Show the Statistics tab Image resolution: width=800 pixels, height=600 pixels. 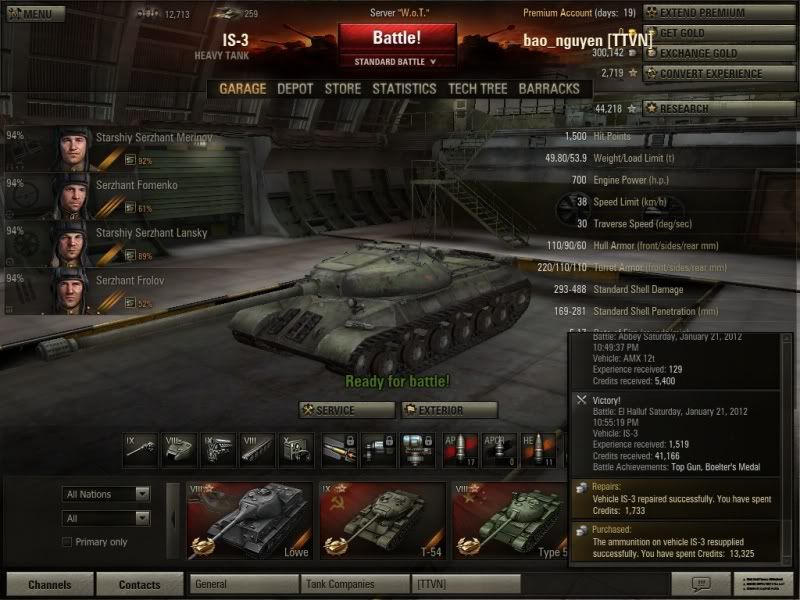(404, 88)
